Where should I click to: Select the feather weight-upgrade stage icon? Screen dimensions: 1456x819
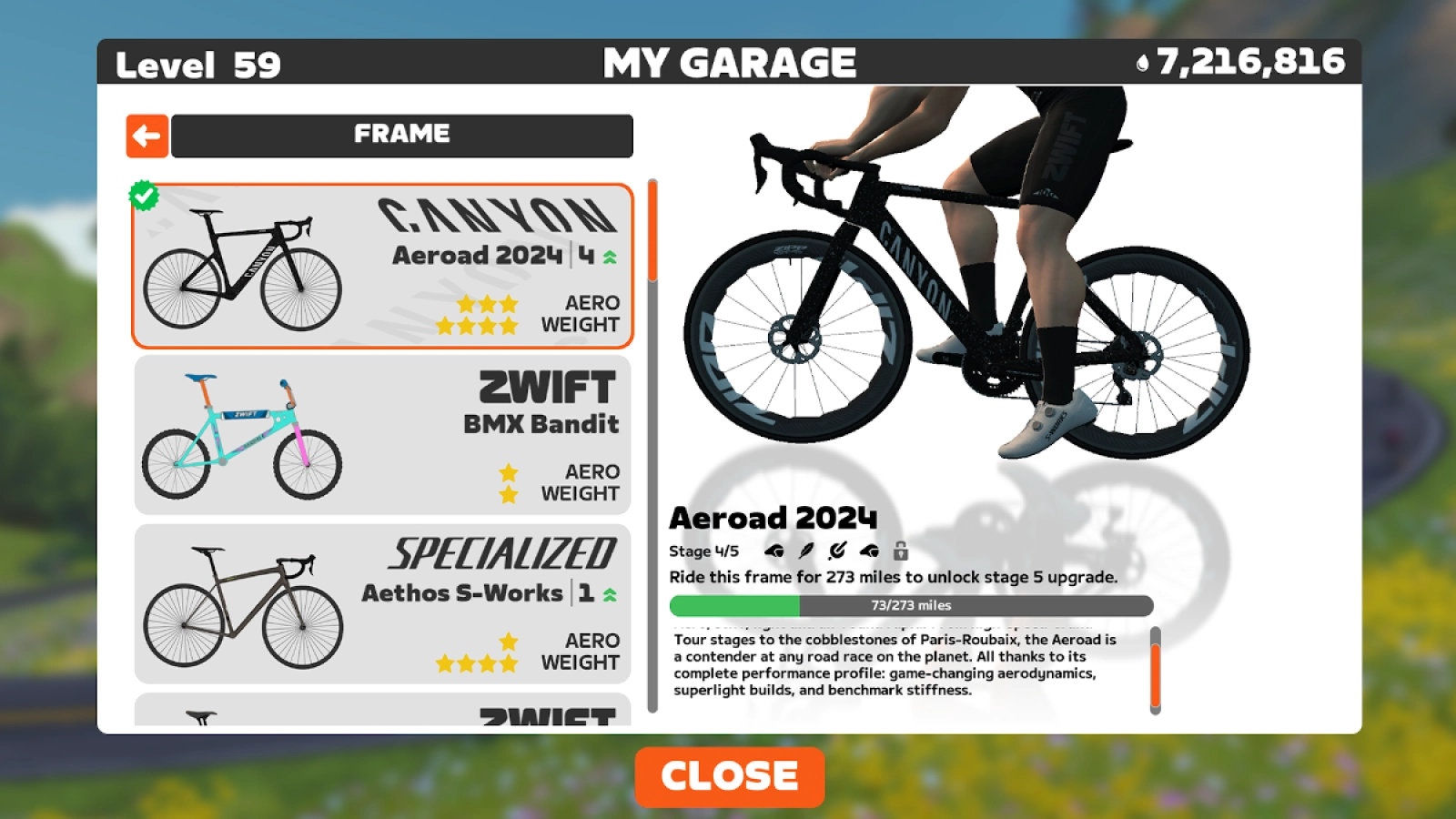pos(806,551)
